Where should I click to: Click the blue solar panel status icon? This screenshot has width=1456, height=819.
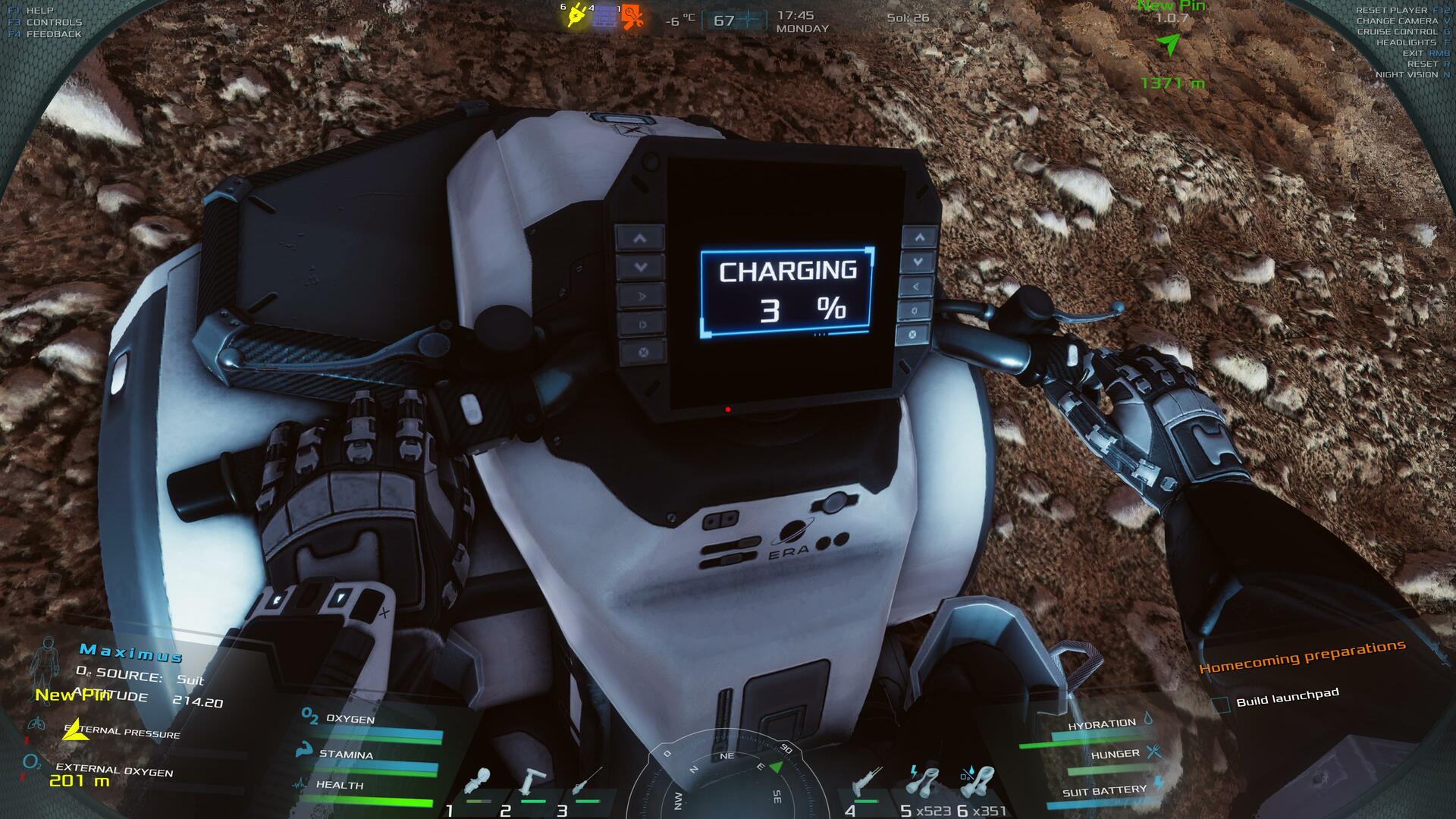click(x=604, y=17)
